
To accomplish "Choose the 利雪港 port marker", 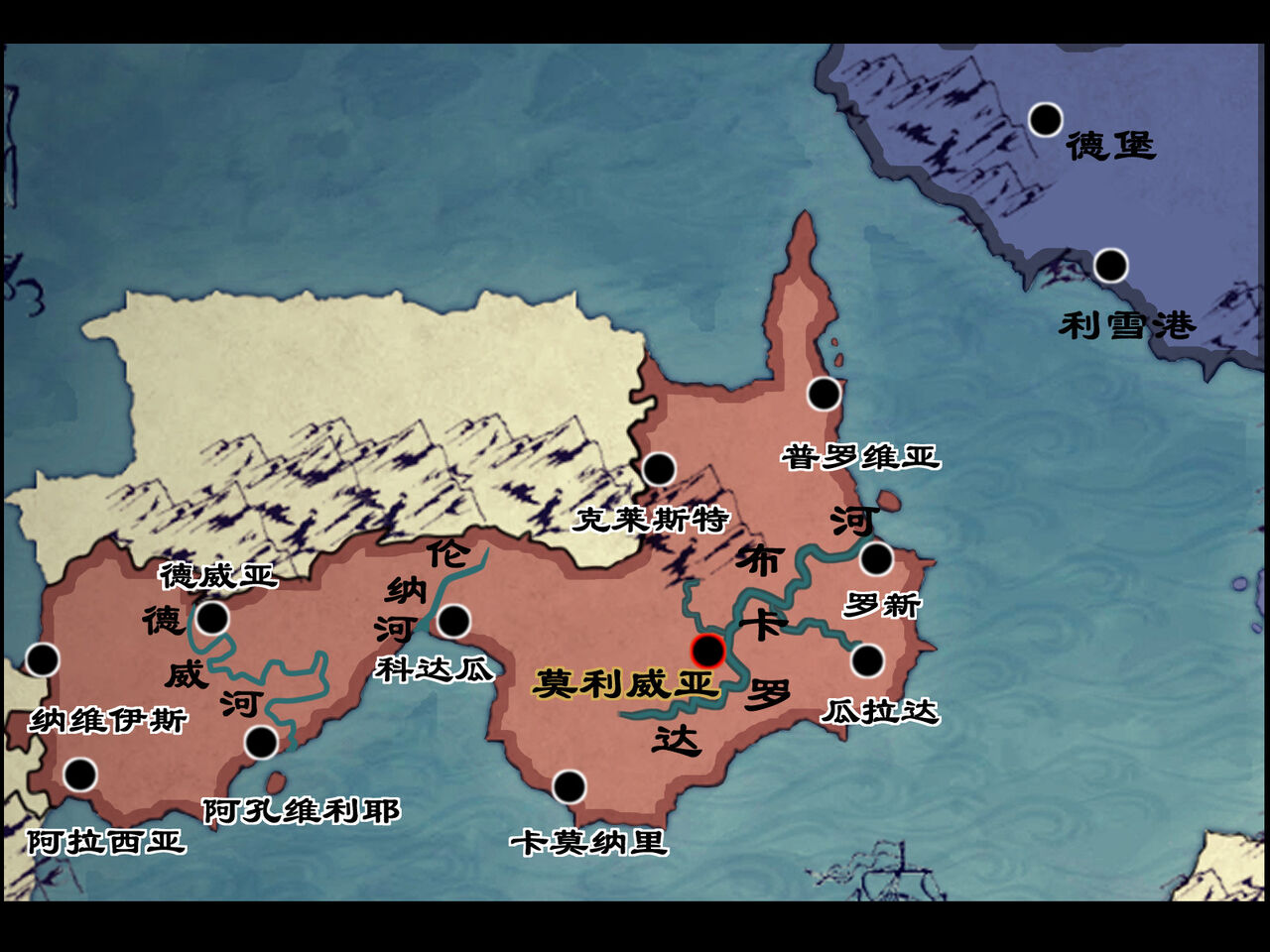I will point(1110,266).
